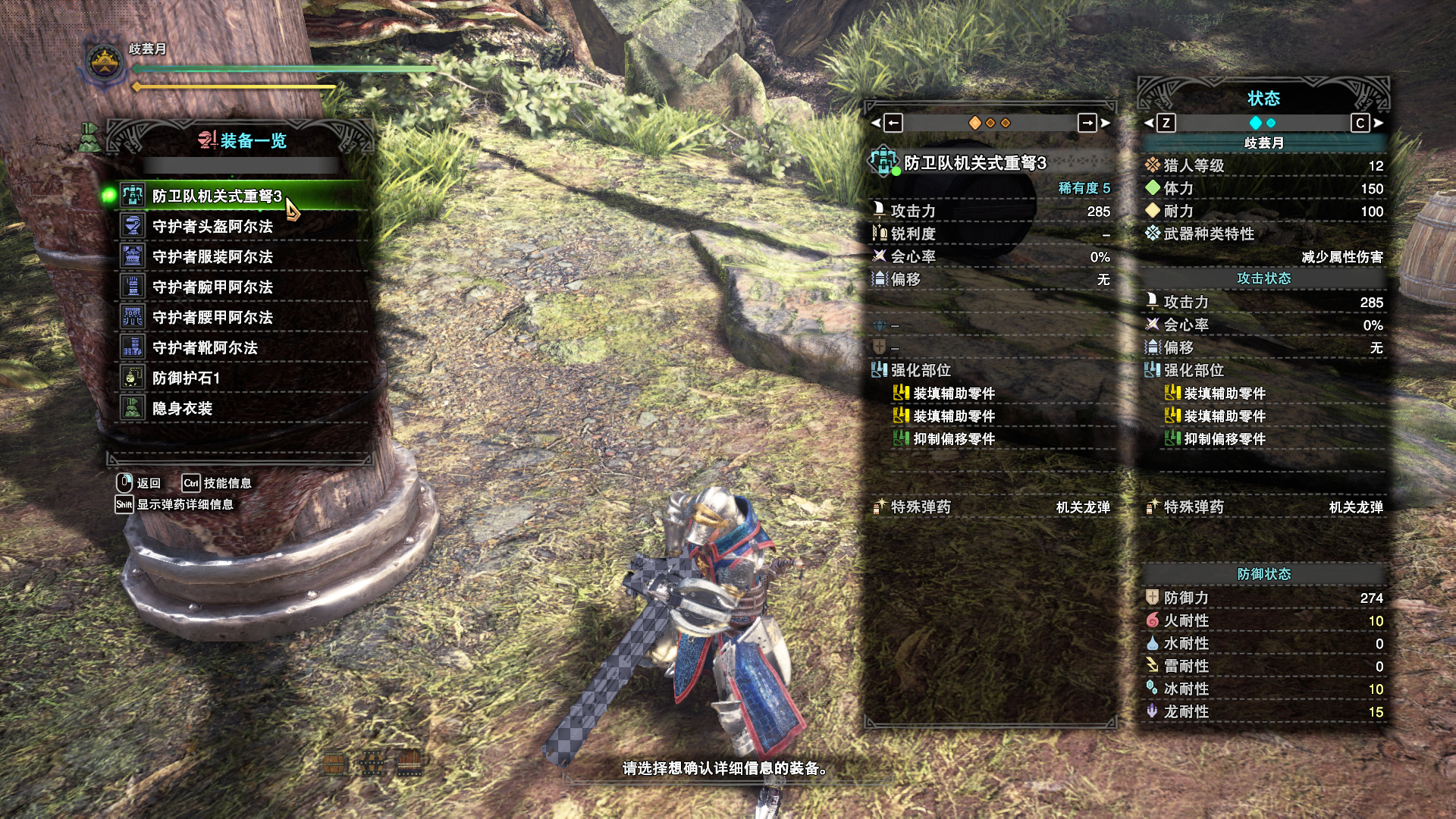The image size is (1456, 819).
Task: Open 守护者腰甲阿尔法 waist armor details
Action: pyautogui.click(x=212, y=318)
